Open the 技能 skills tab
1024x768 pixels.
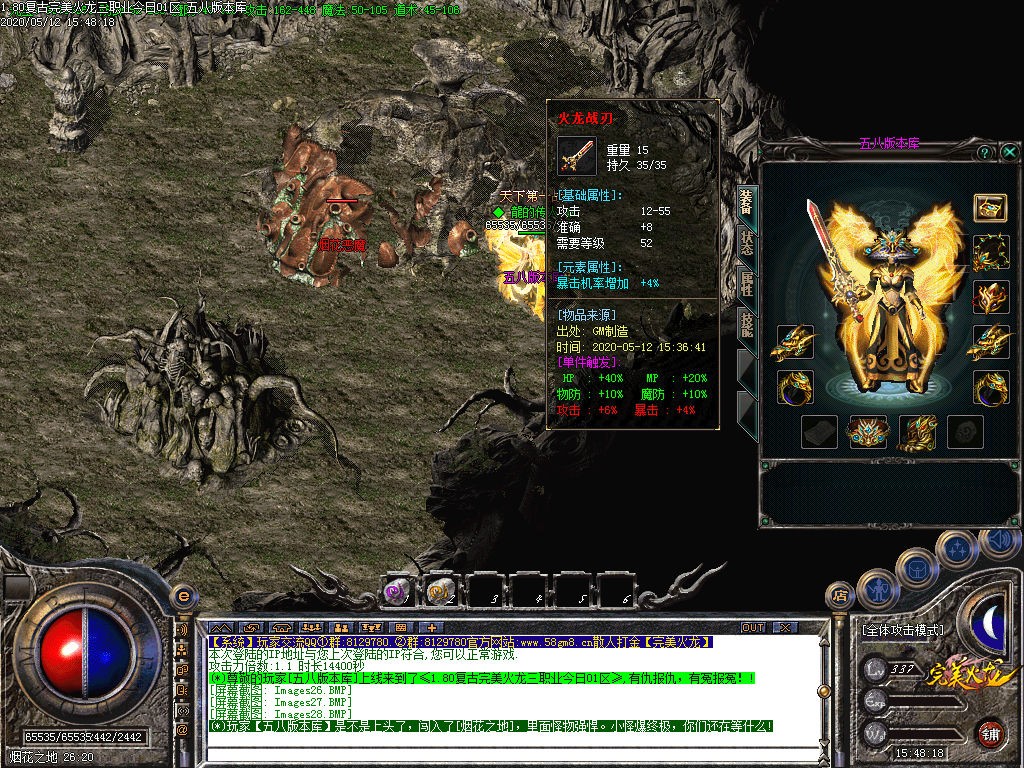pos(747,325)
